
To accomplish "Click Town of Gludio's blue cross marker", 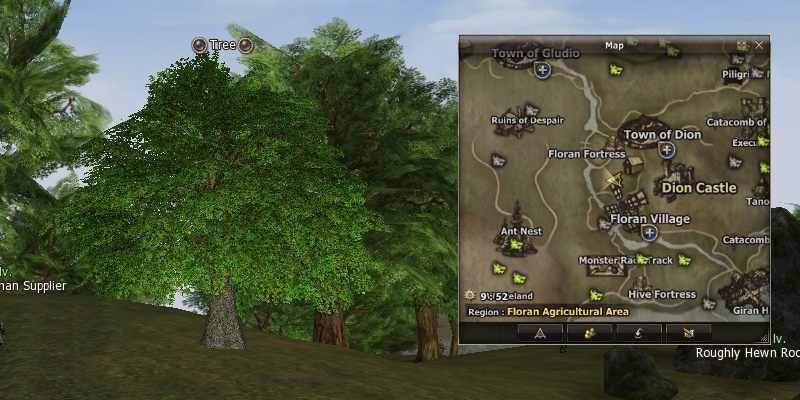I will coord(542,70).
